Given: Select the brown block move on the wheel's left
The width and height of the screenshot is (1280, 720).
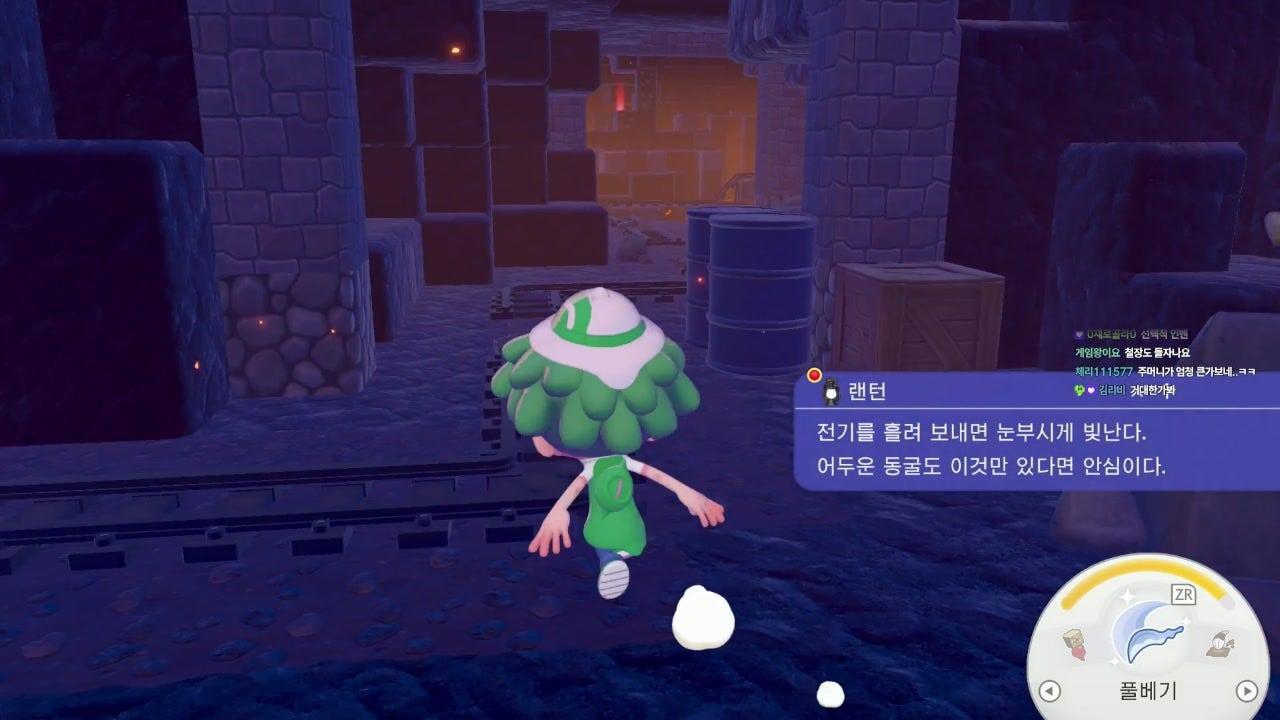Looking at the screenshot, I should pos(1076,646).
